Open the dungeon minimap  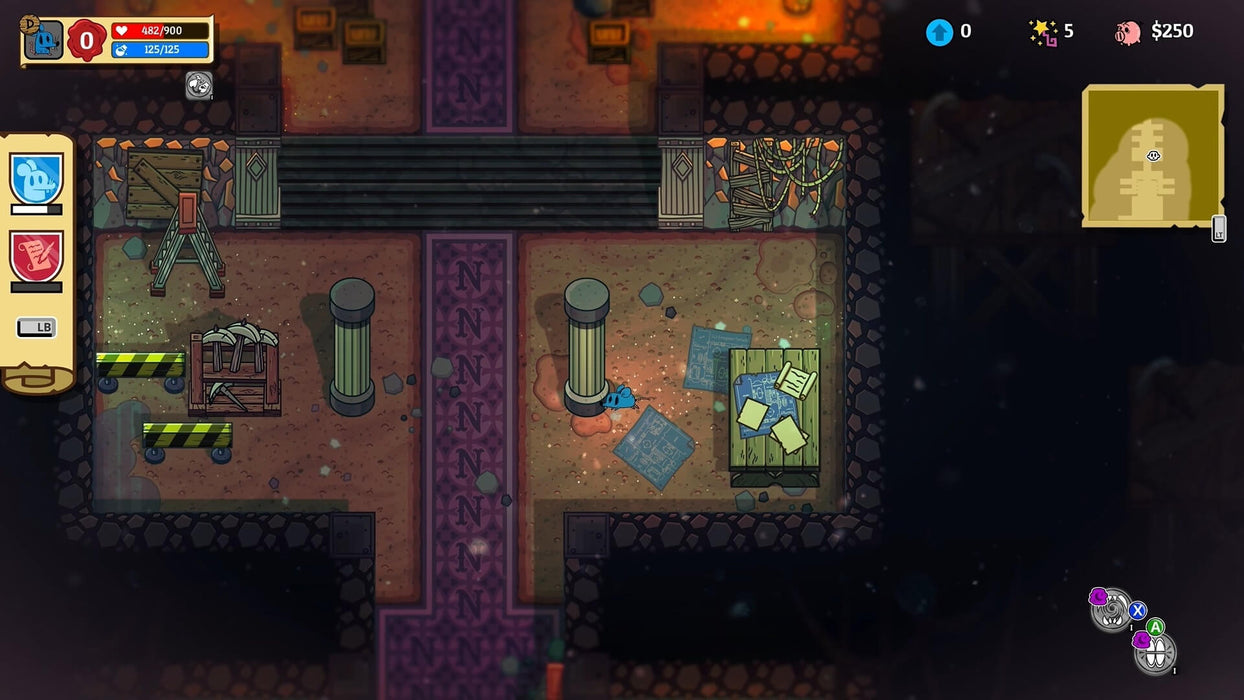click(1152, 156)
